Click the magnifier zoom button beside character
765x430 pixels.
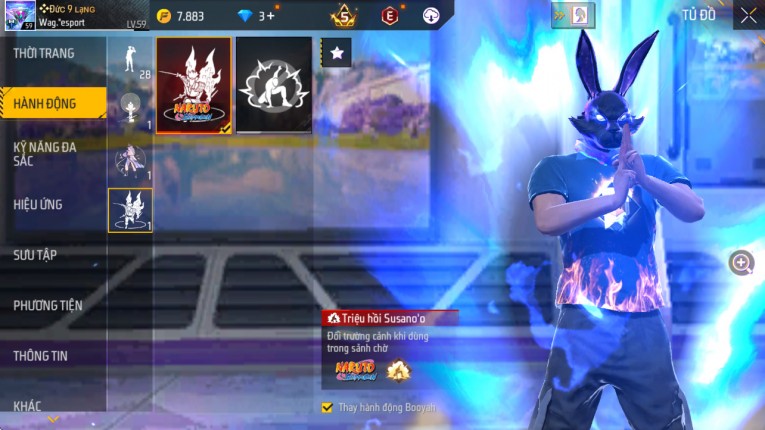(x=742, y=263)
